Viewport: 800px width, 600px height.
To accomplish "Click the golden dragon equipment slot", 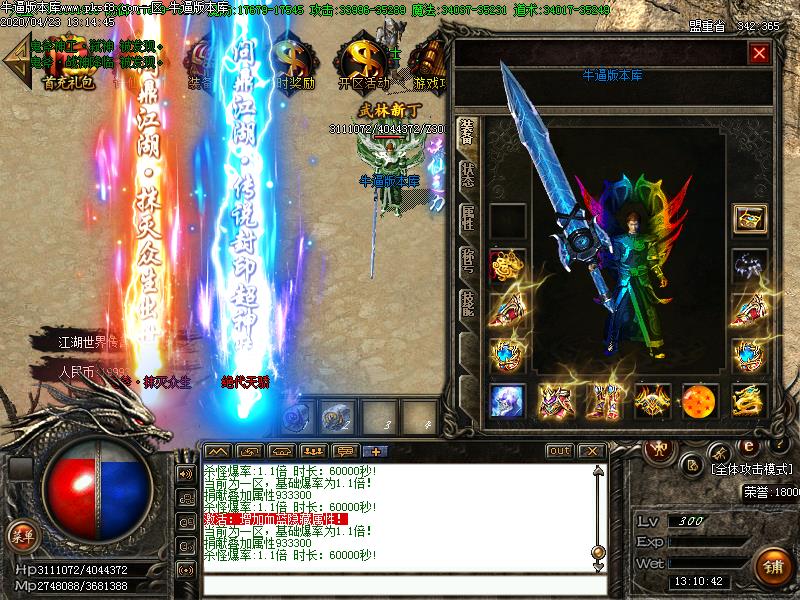I will pos(749,400).
